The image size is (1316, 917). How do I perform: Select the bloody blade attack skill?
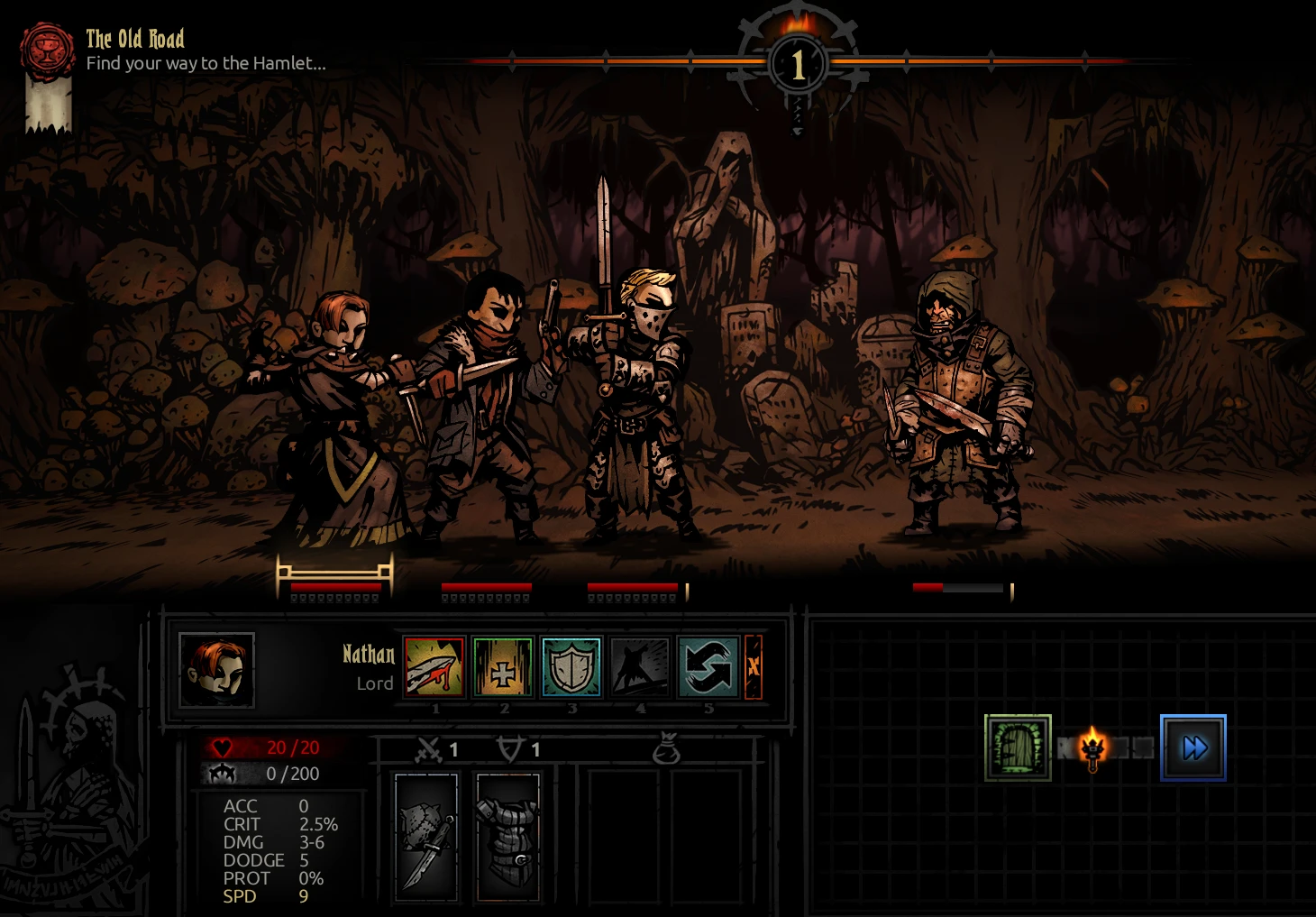(434, 667)
